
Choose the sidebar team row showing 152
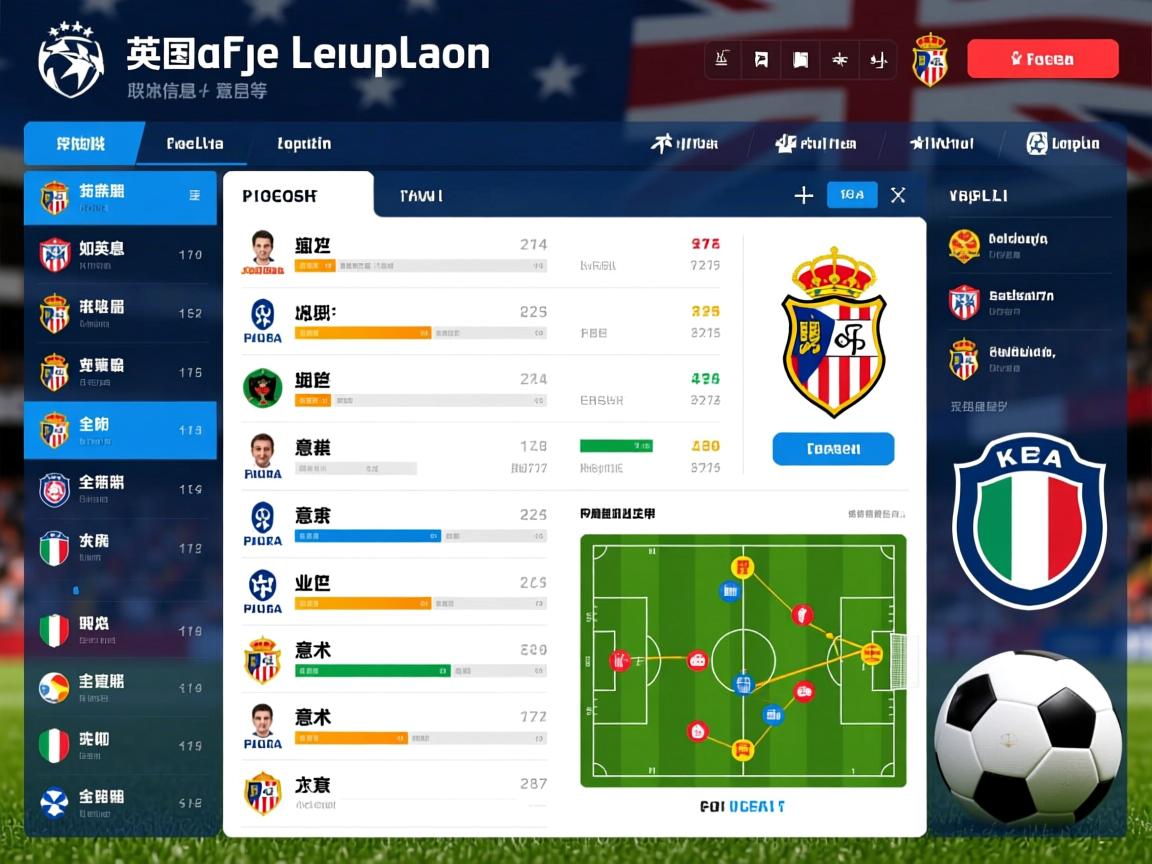pyautogui.click(x=120, y=313)
